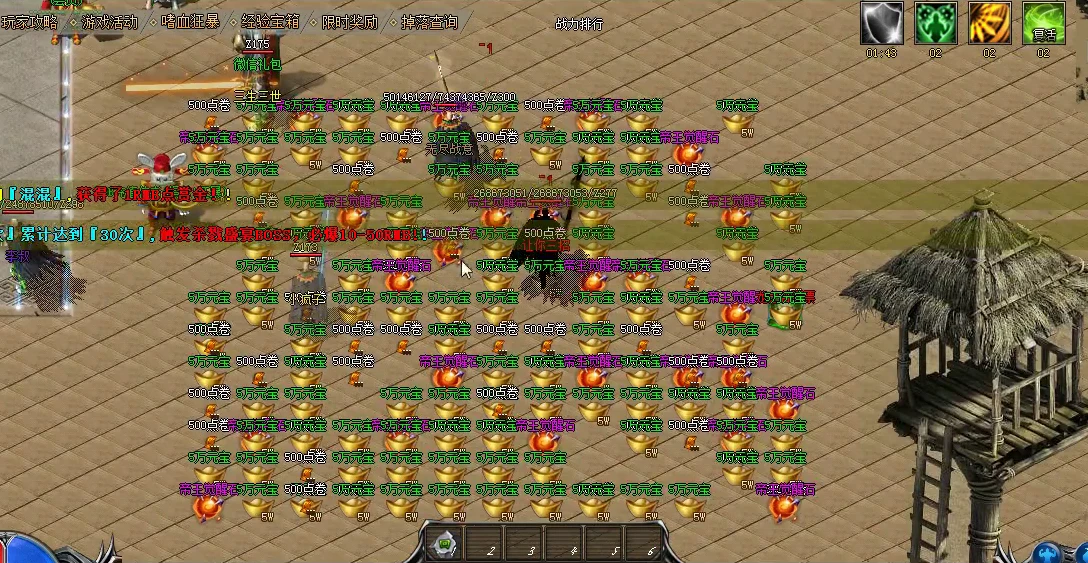Open the 限时奖励 timed rewards menu
Image resolution: width=1088 pixels, height=563 pixels.
pos(350,22)
